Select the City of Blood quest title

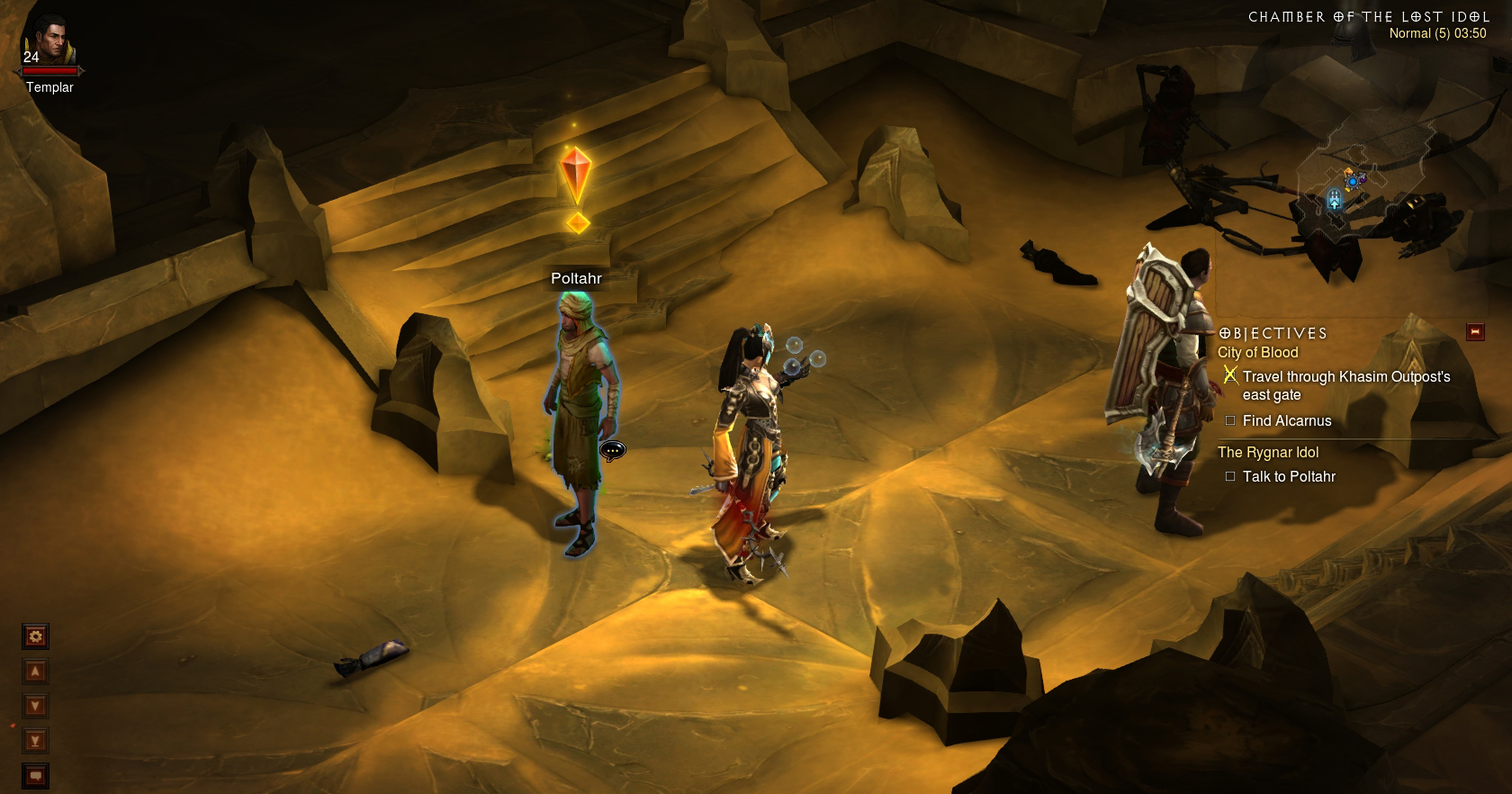1257,353
